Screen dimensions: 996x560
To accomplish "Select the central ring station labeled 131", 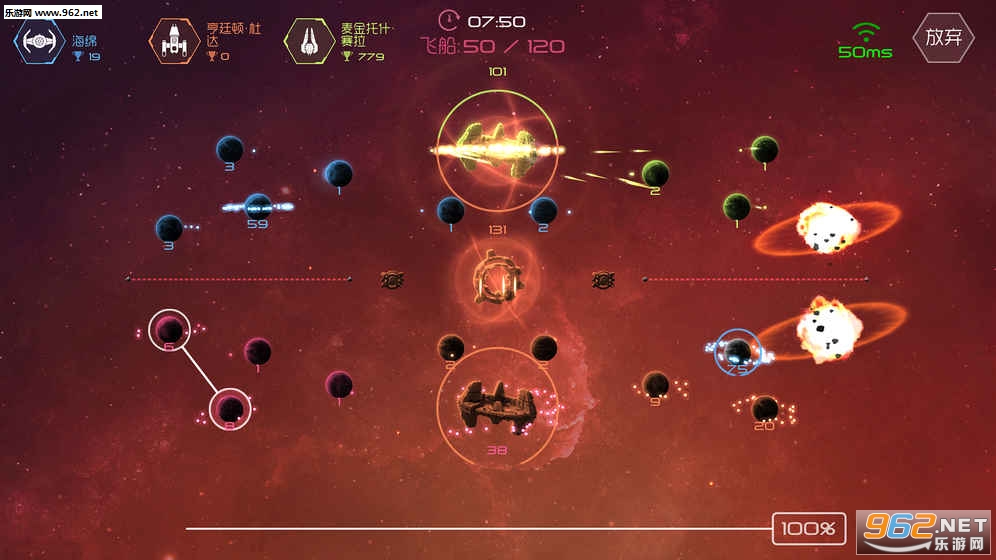I will coord(497,279).
